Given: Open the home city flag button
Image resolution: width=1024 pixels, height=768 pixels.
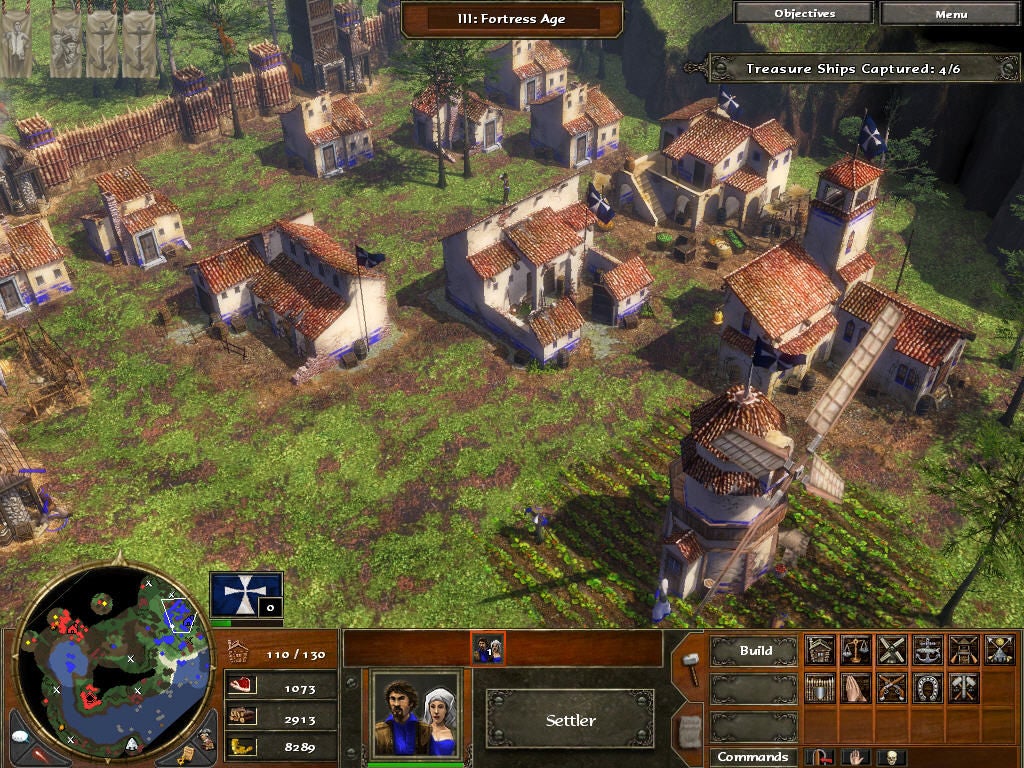Looking at the screenshot, I should (245, 594).
